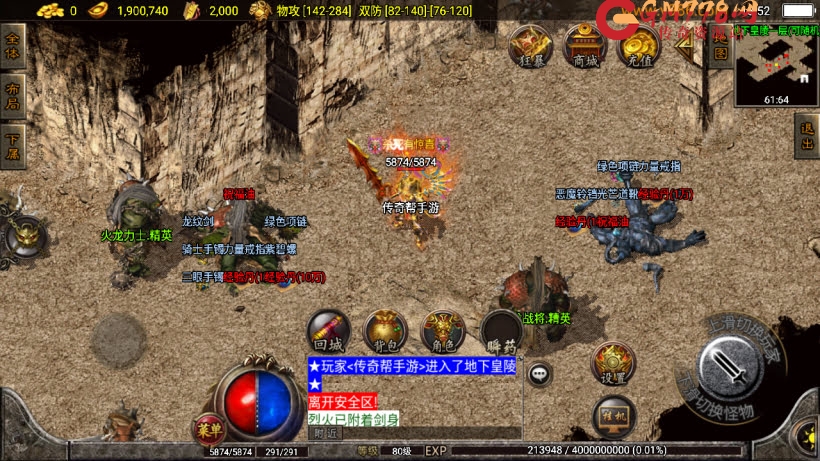Select the 附近 nearby chat channel
Screen dimensions: 820x461
point(325,434)
